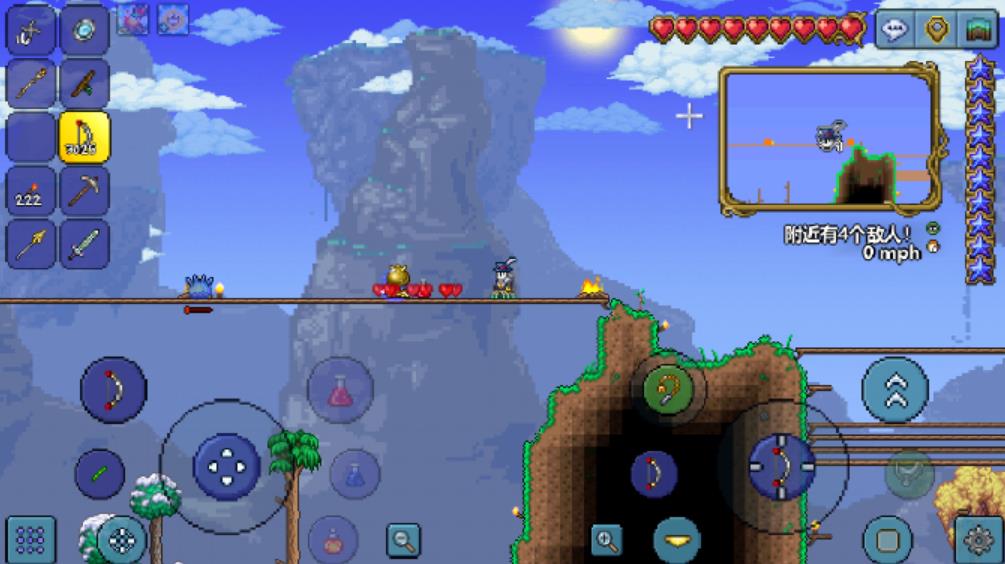Viewport: 1005px width, 564px height.
Task: Quick-use the red healing potion
Action: tap(340, 390)
